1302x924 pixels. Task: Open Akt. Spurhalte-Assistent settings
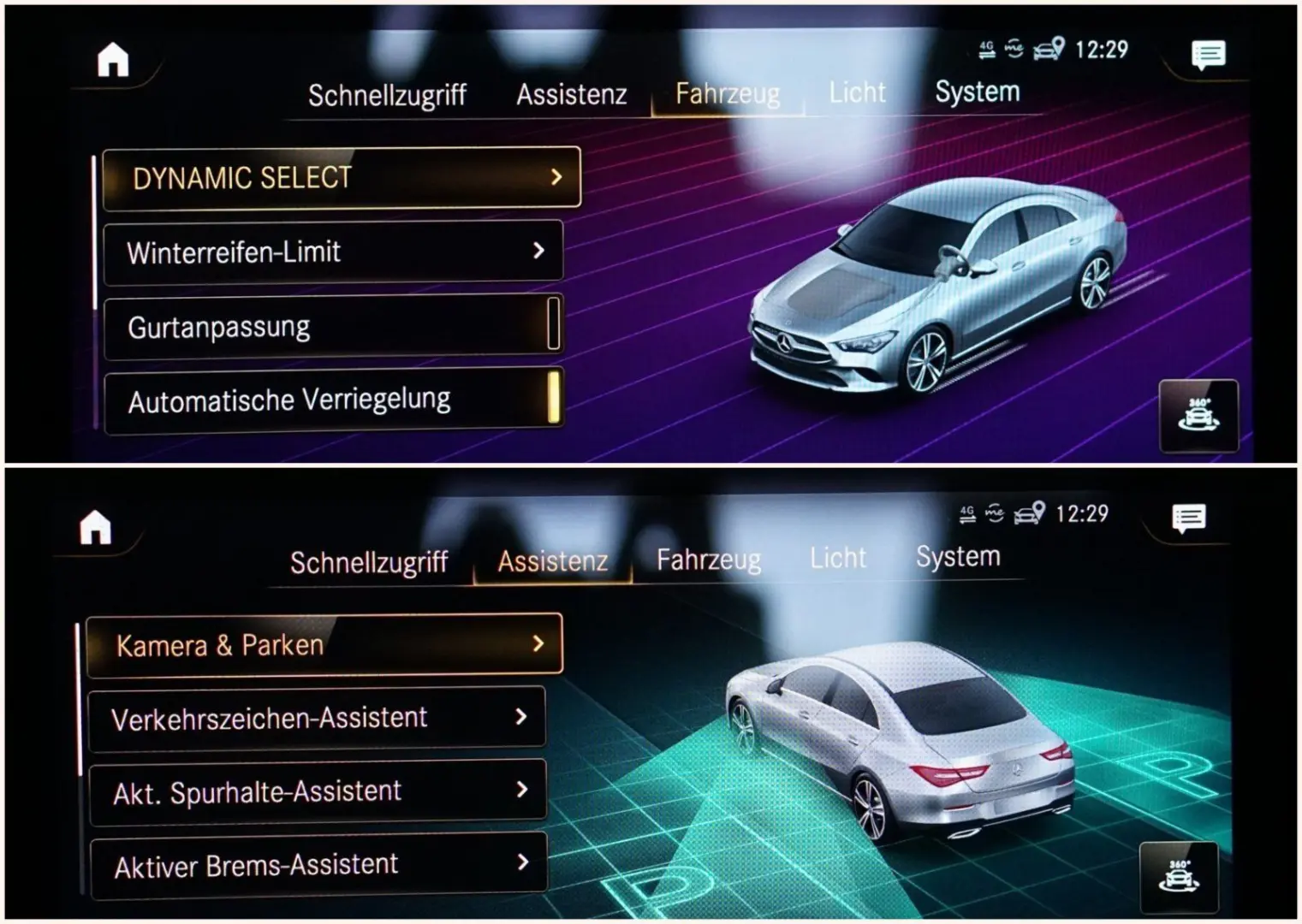pyautogui.click(x=317, y=791)
